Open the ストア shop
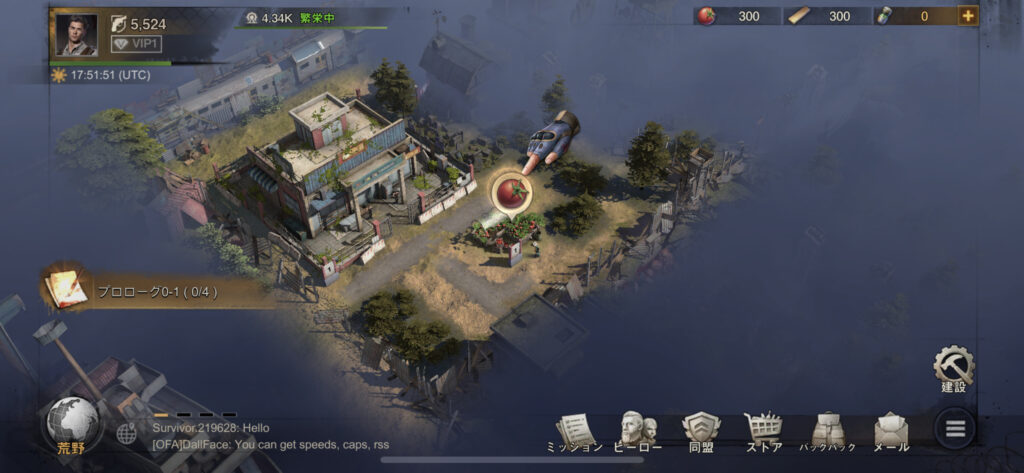 click(764, 432)
